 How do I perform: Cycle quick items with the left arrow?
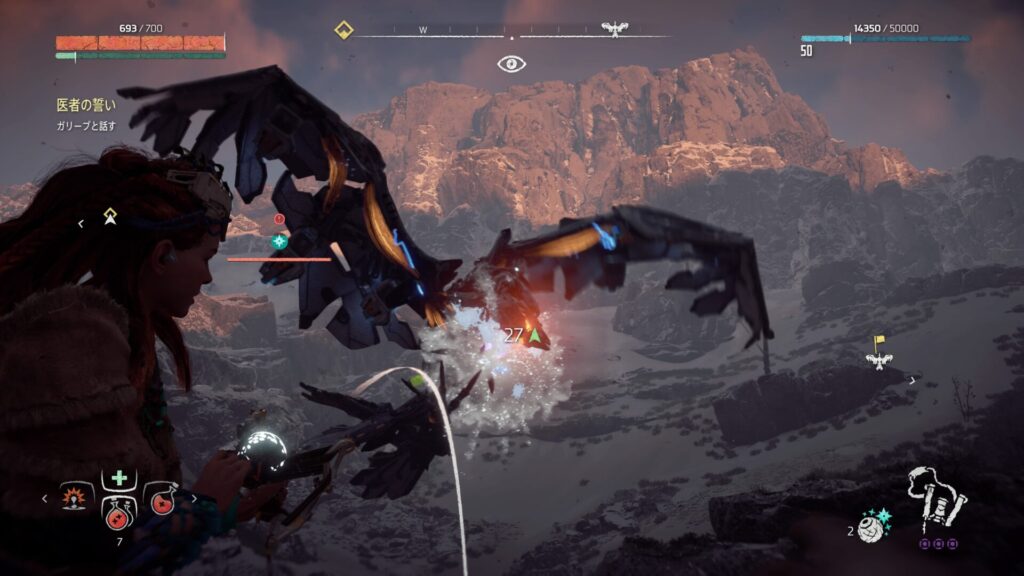(x=44, y=497)
